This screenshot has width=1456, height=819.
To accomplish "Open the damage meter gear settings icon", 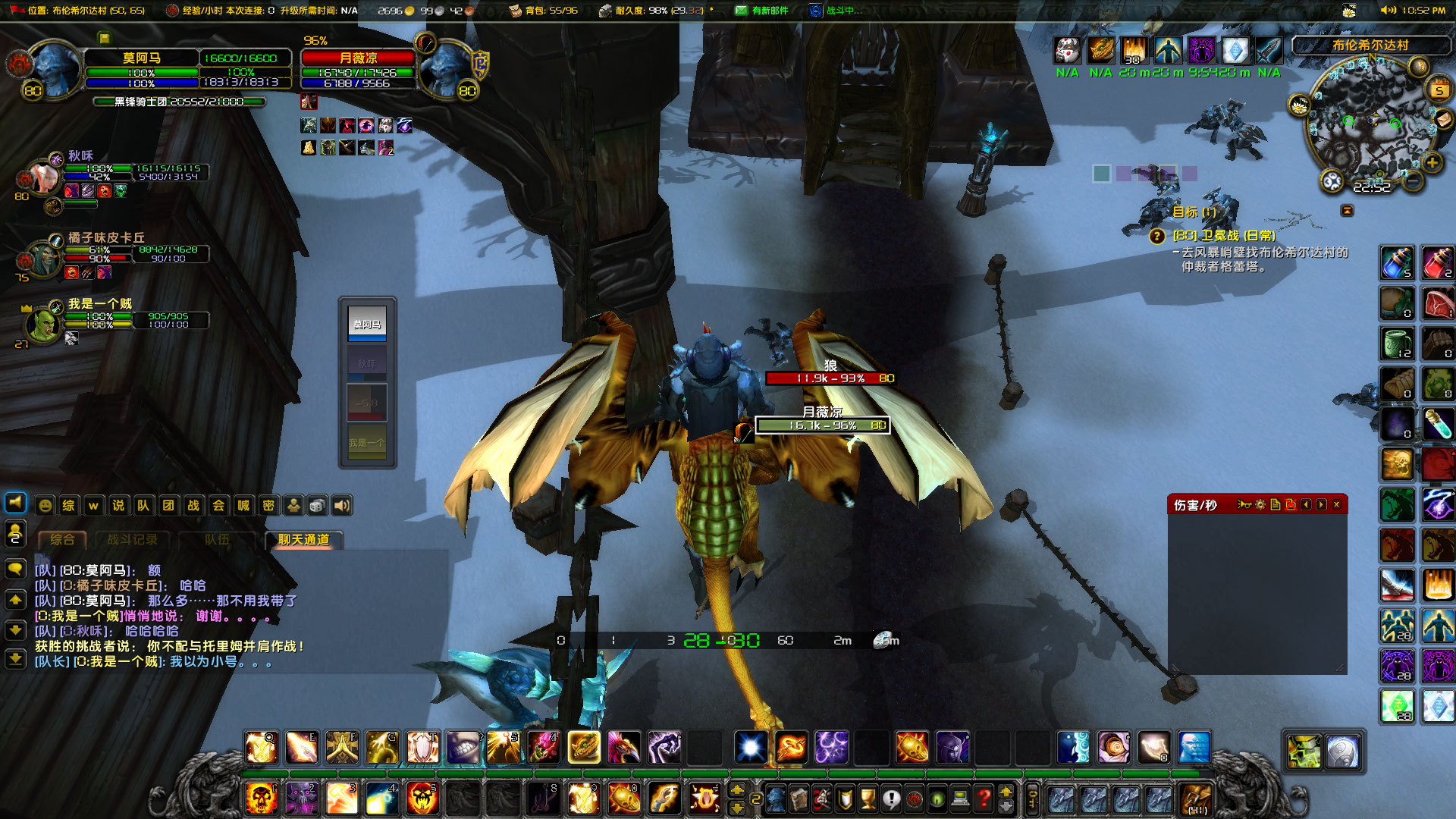I will coord(1260,505).
